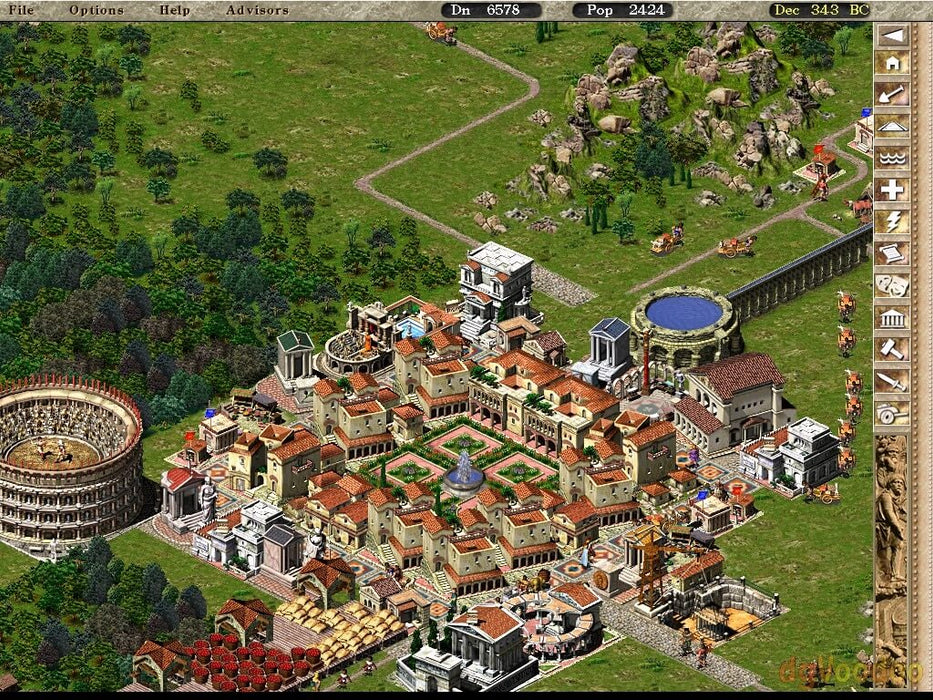The width and height of the screenshot is (933, 700).
Task: Open the entertainment masks build menu
Action: 892,286
